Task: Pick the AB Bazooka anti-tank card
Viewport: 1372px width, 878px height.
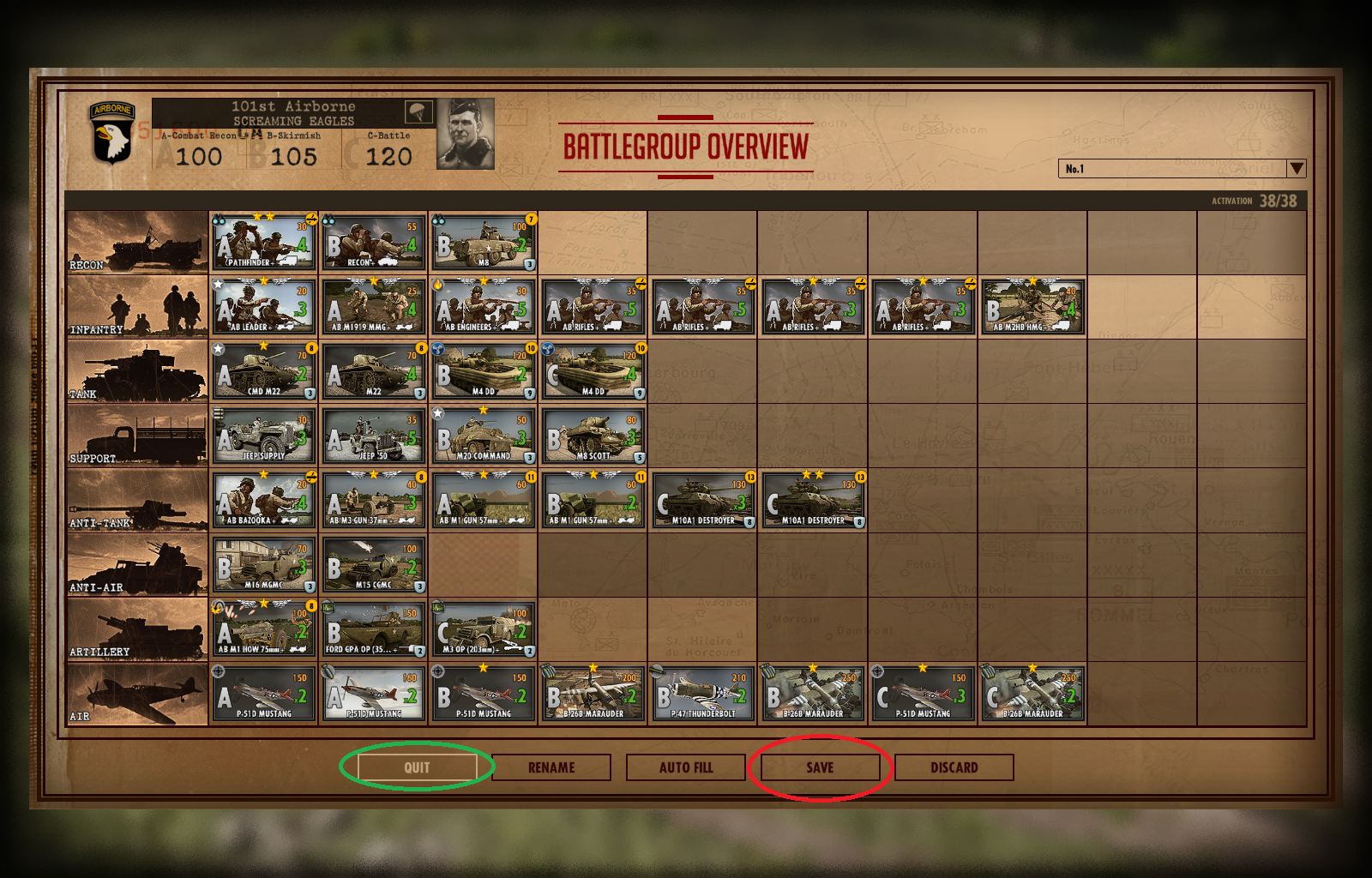Action: pyautogui.click(x=264, y=500)
